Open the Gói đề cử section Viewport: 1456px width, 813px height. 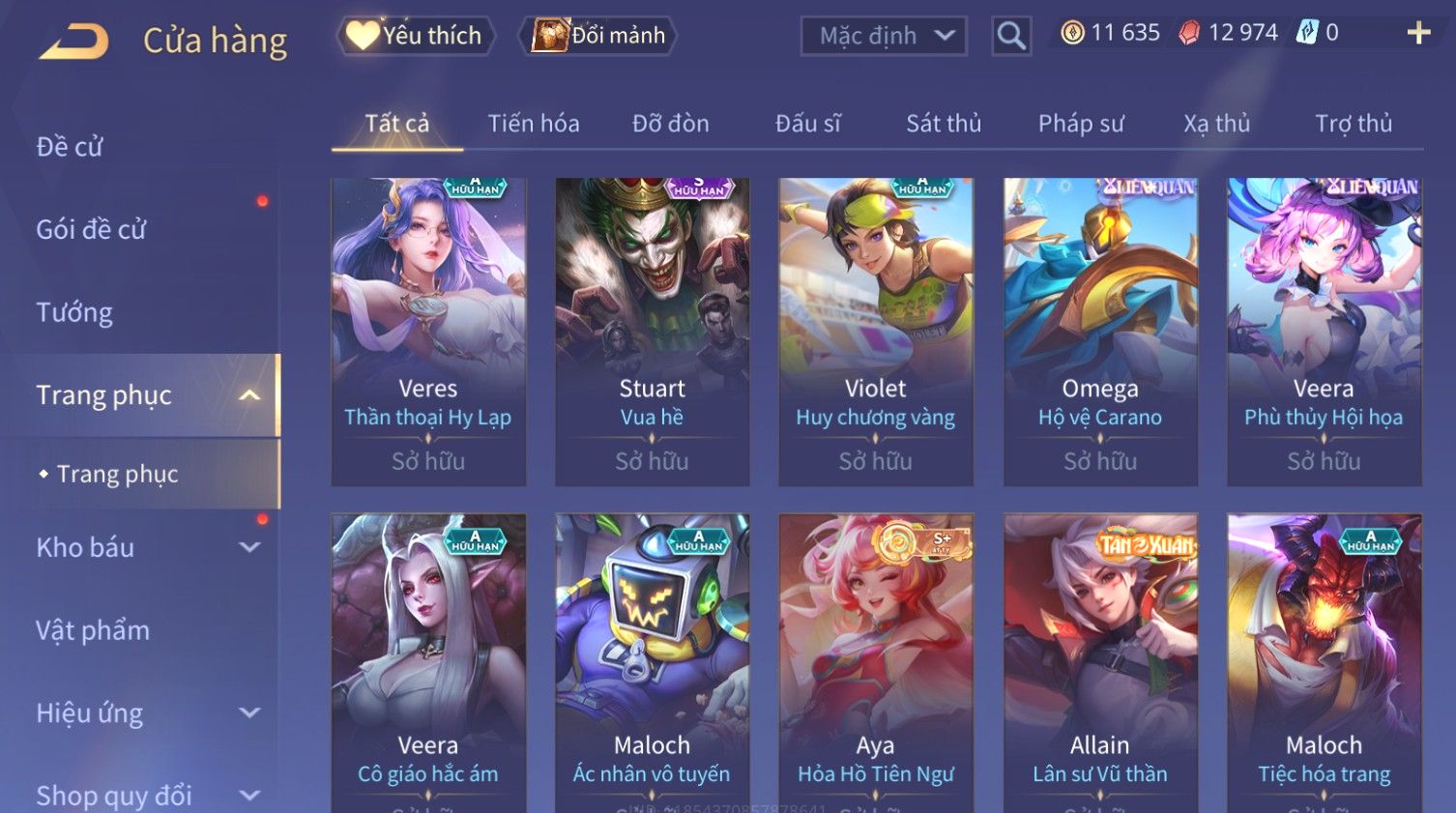(x=91, y=230)
